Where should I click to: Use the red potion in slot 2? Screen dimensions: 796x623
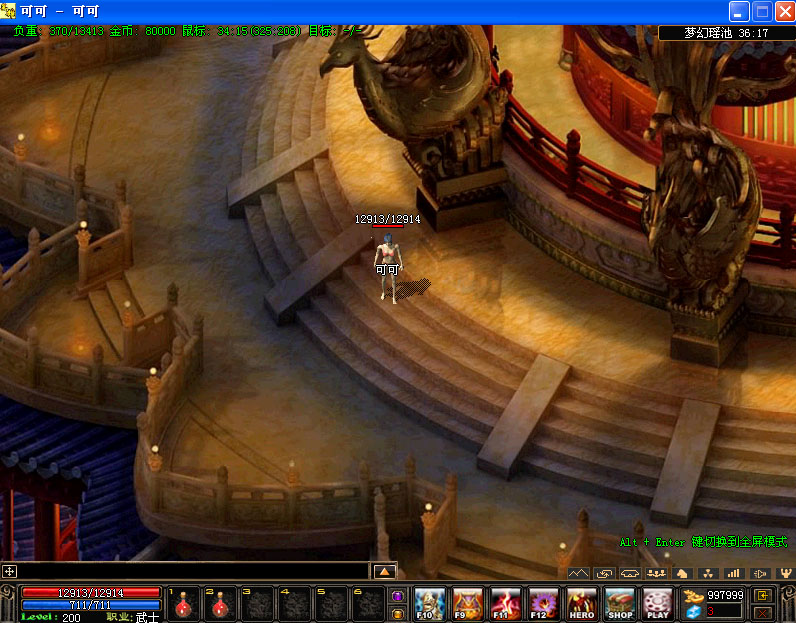tap(220, 604)
